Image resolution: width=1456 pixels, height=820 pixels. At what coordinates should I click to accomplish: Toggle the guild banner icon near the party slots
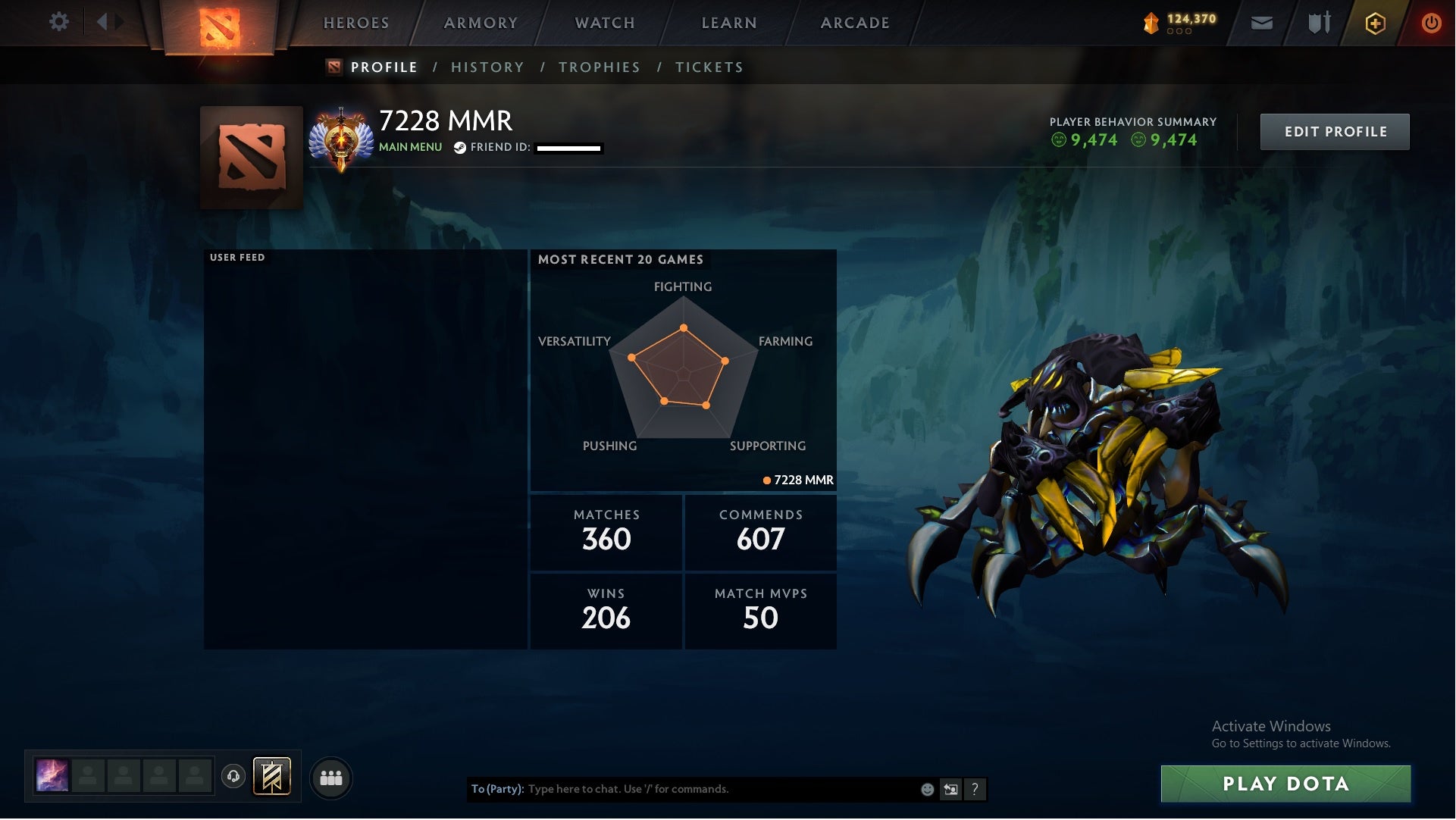tap(271, 777)
